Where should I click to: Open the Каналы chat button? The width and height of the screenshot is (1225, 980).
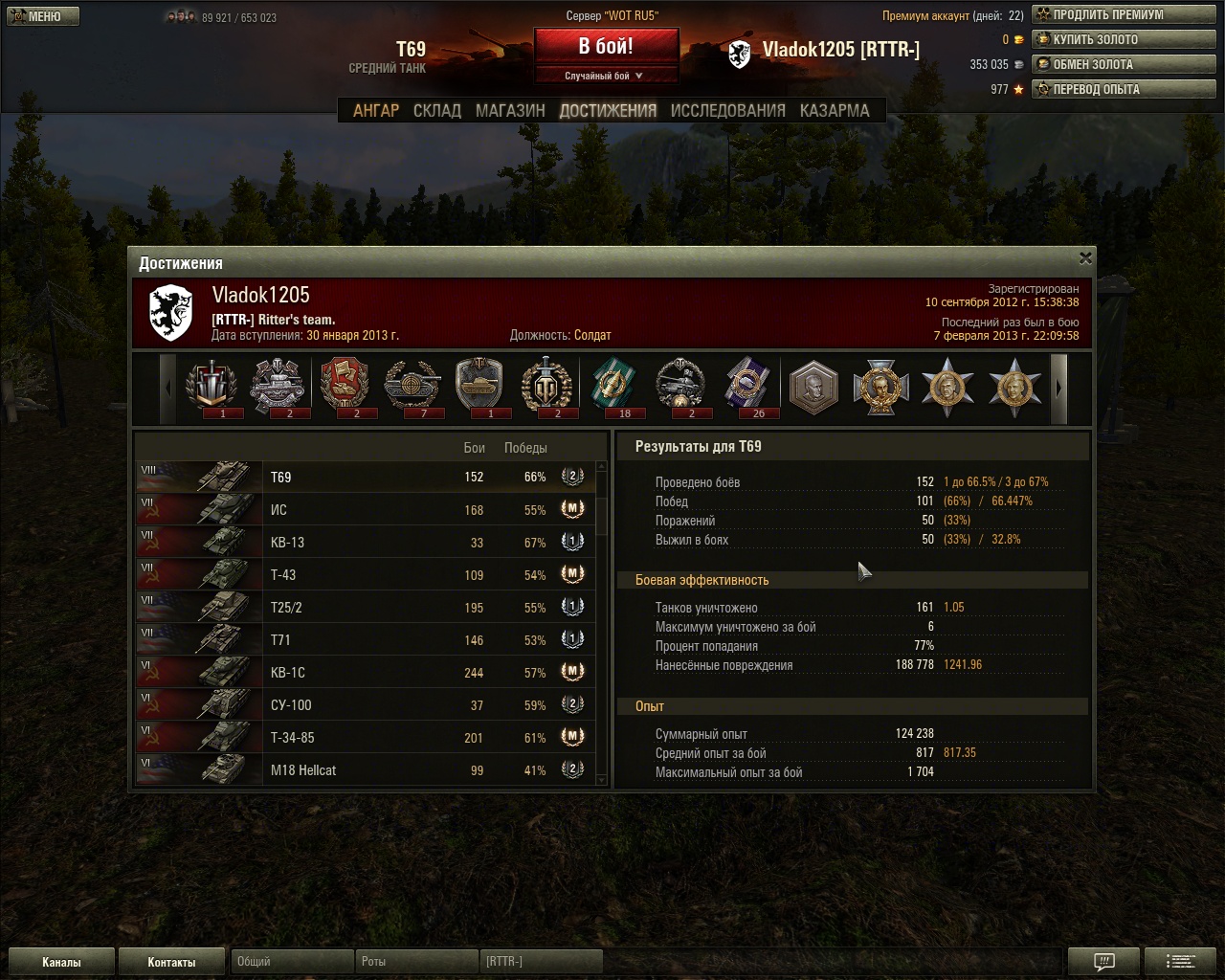pos(61,962)
